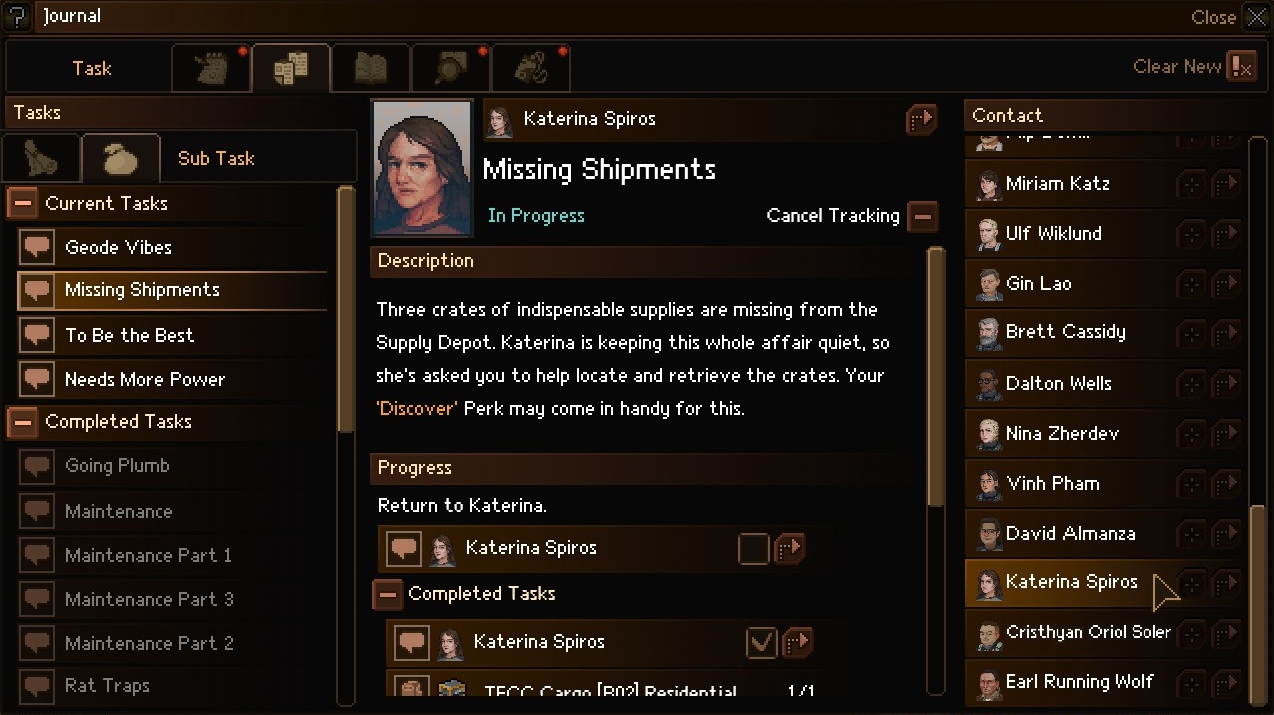Cancel tracking of Missing Shipments
This screenshot has width=1274, height=715.
[x=922, y=215]
